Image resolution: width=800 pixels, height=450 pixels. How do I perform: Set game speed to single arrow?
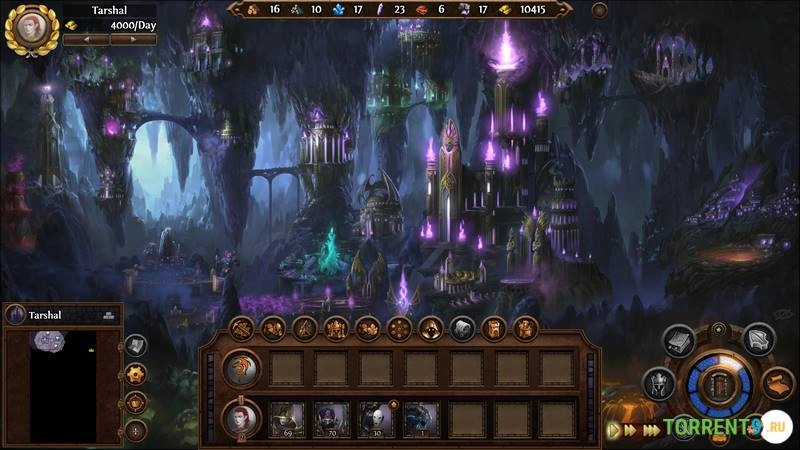pyautogui.click(x=614, y=430)
